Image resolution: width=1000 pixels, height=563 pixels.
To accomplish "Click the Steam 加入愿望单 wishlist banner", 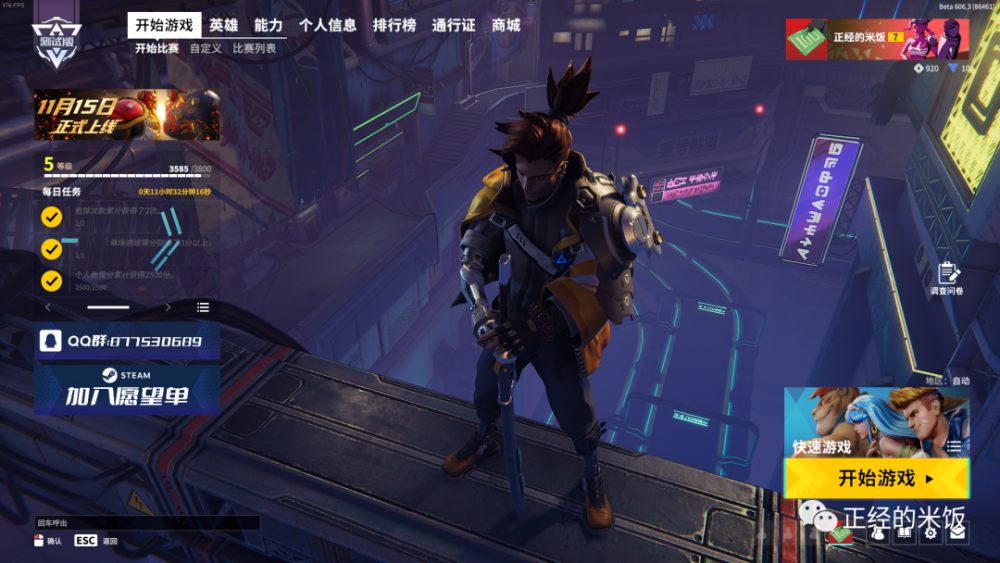I will tap(127, 388).
